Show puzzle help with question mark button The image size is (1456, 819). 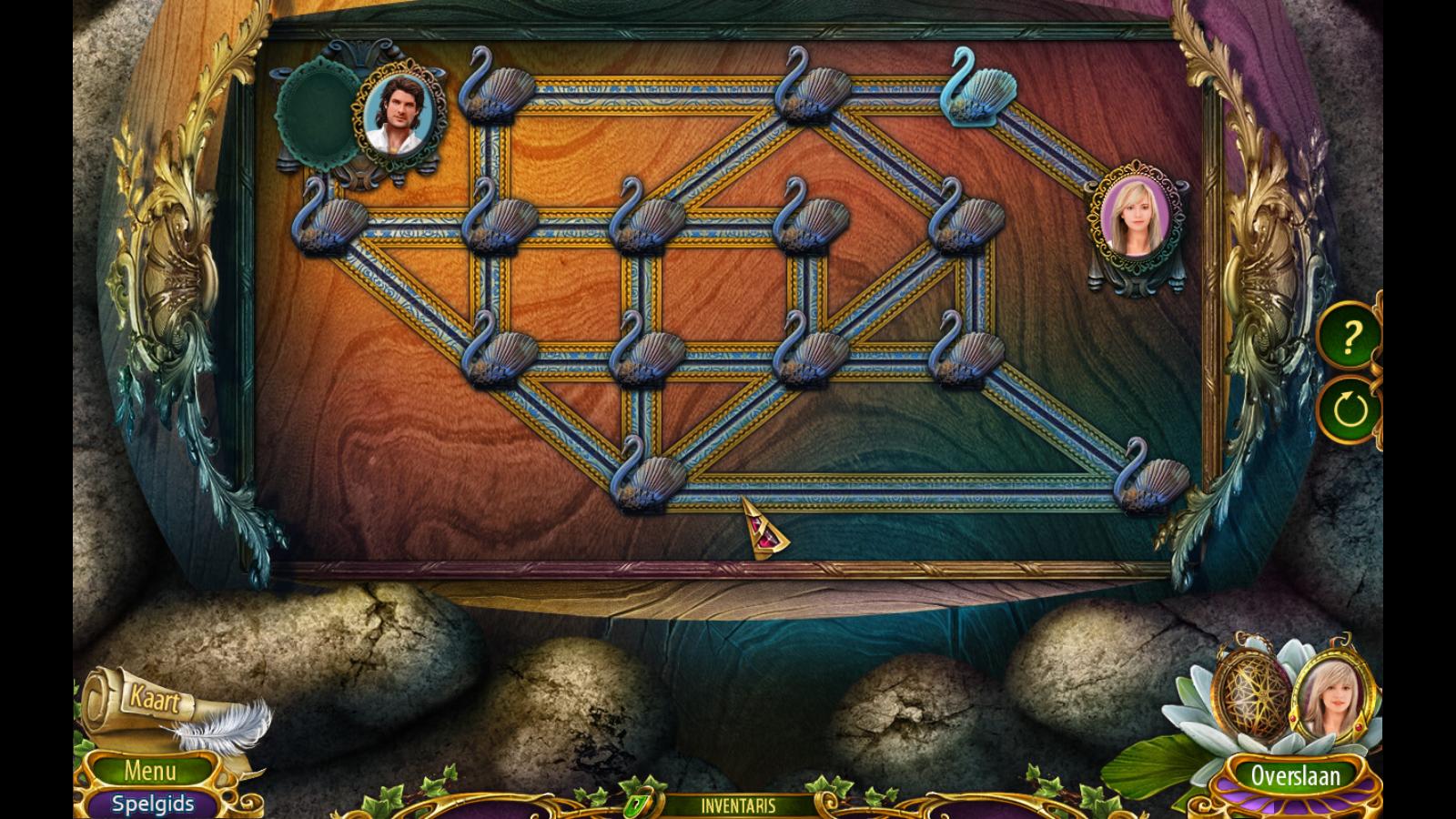click(1349, 338)
